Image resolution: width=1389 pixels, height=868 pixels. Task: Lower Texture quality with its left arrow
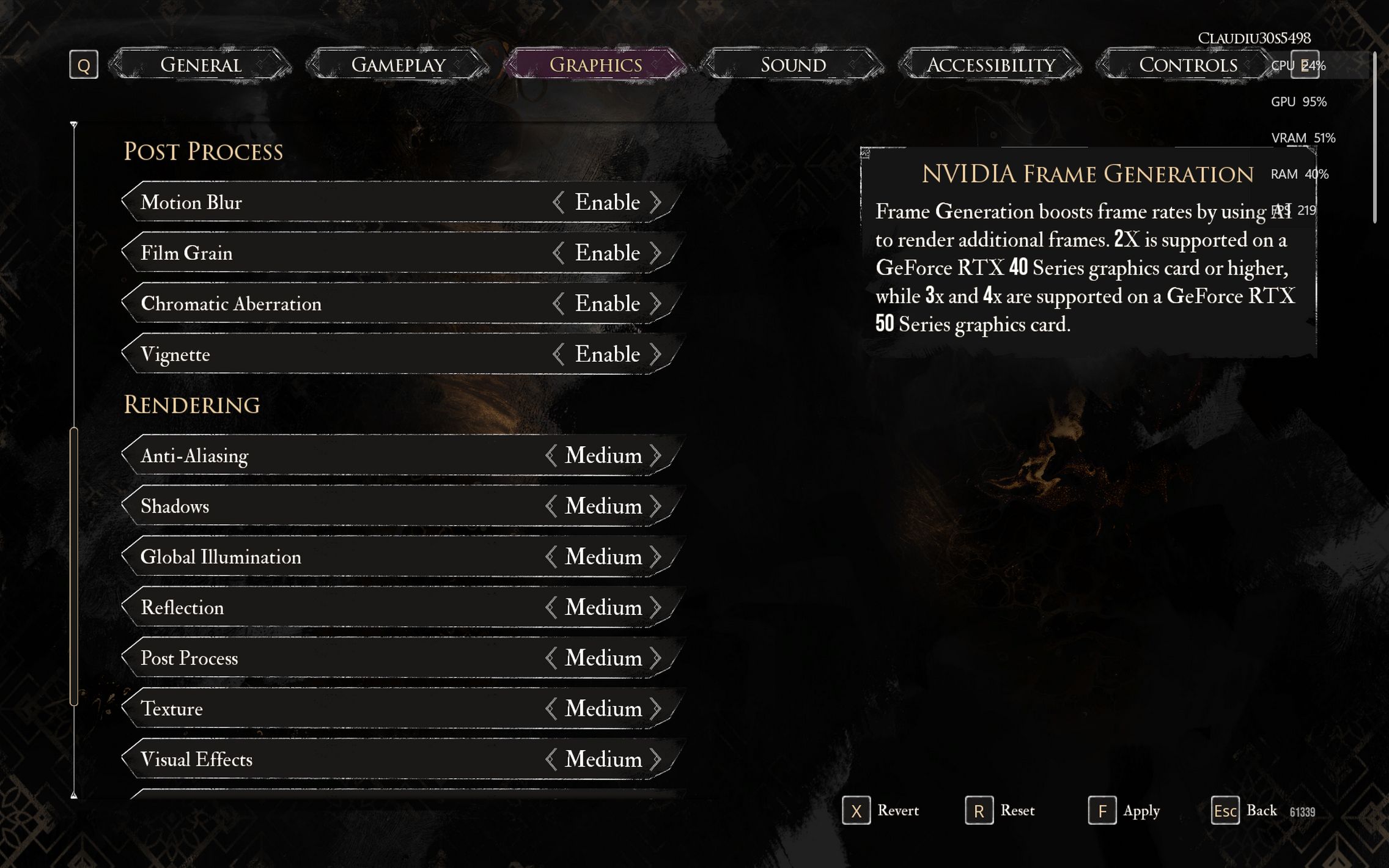coord(551,709)
